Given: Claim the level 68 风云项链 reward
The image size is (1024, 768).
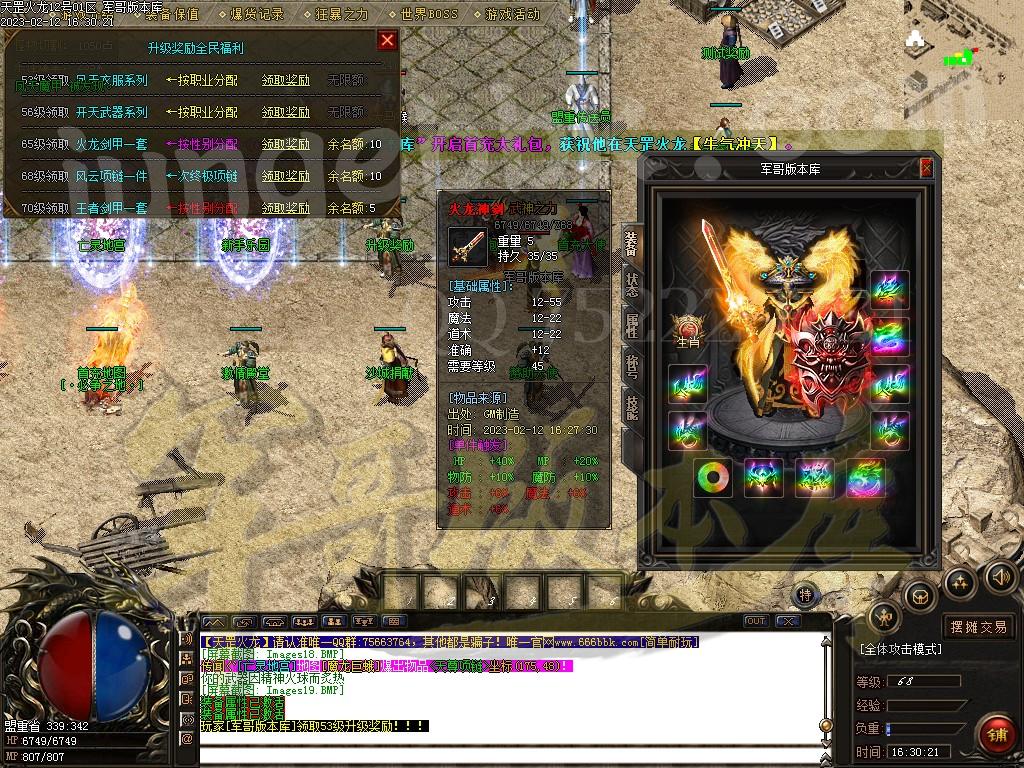Looking at the screenshot, I should click(285, 176).
